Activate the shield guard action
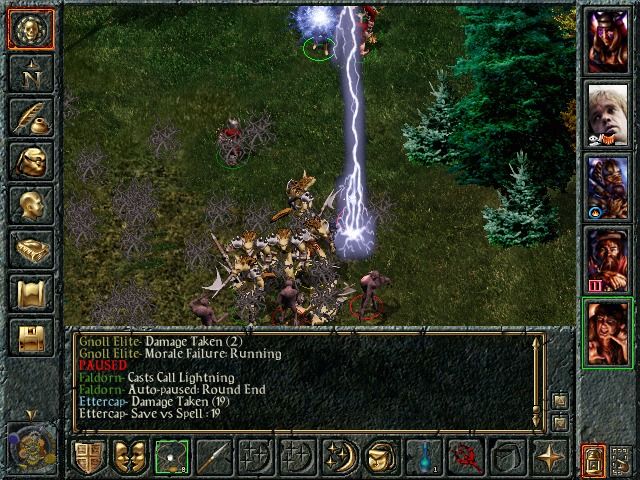This screenshot has height=480, width=640. coord(88,456)
